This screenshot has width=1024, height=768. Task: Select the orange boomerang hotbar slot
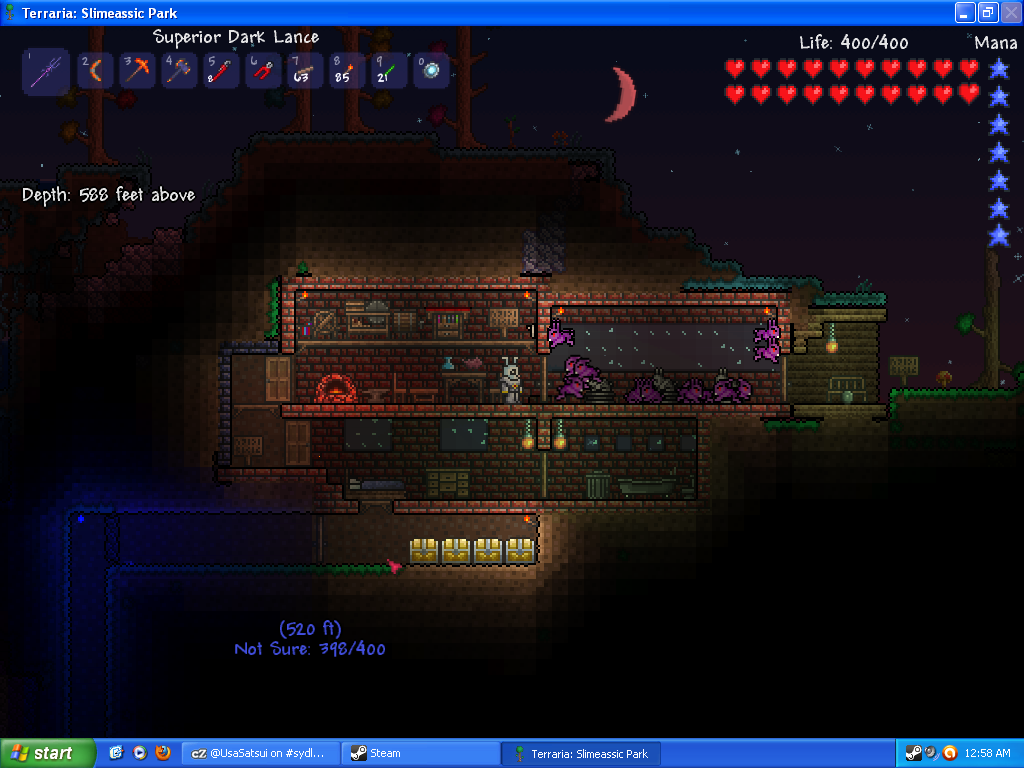[95, 71]
